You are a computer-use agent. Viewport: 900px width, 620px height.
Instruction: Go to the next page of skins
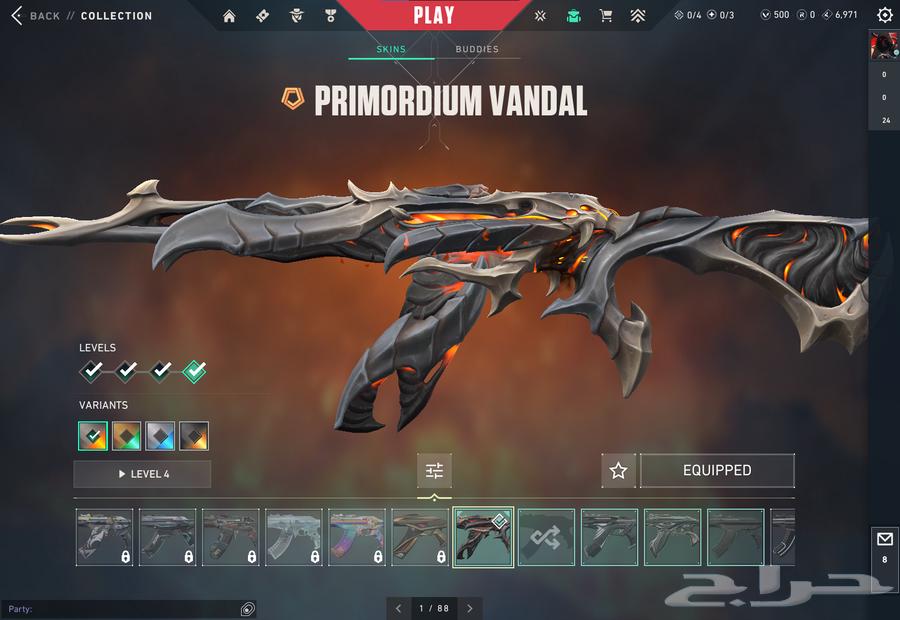470,608
